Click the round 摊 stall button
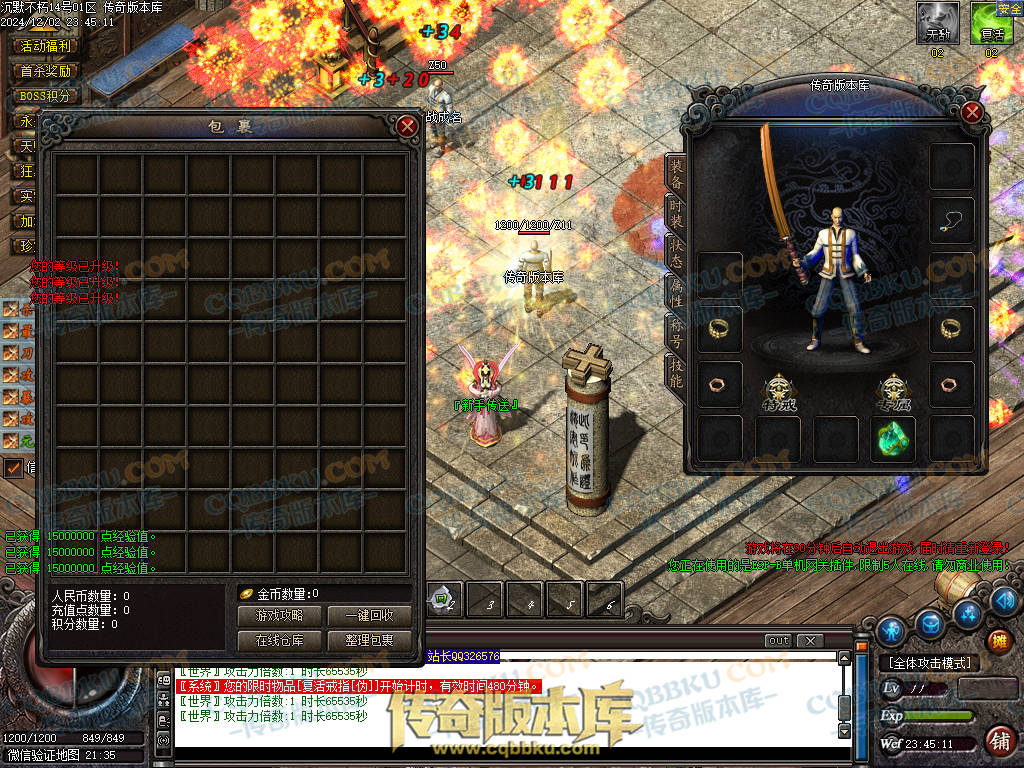Viewport: 1024px width, 768px height. click(x=997, y=641)
